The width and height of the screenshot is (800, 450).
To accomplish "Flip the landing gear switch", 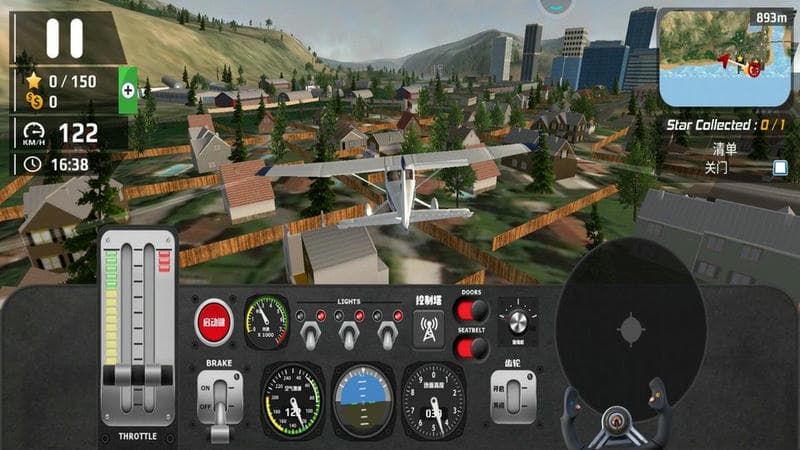I will 511,397.
